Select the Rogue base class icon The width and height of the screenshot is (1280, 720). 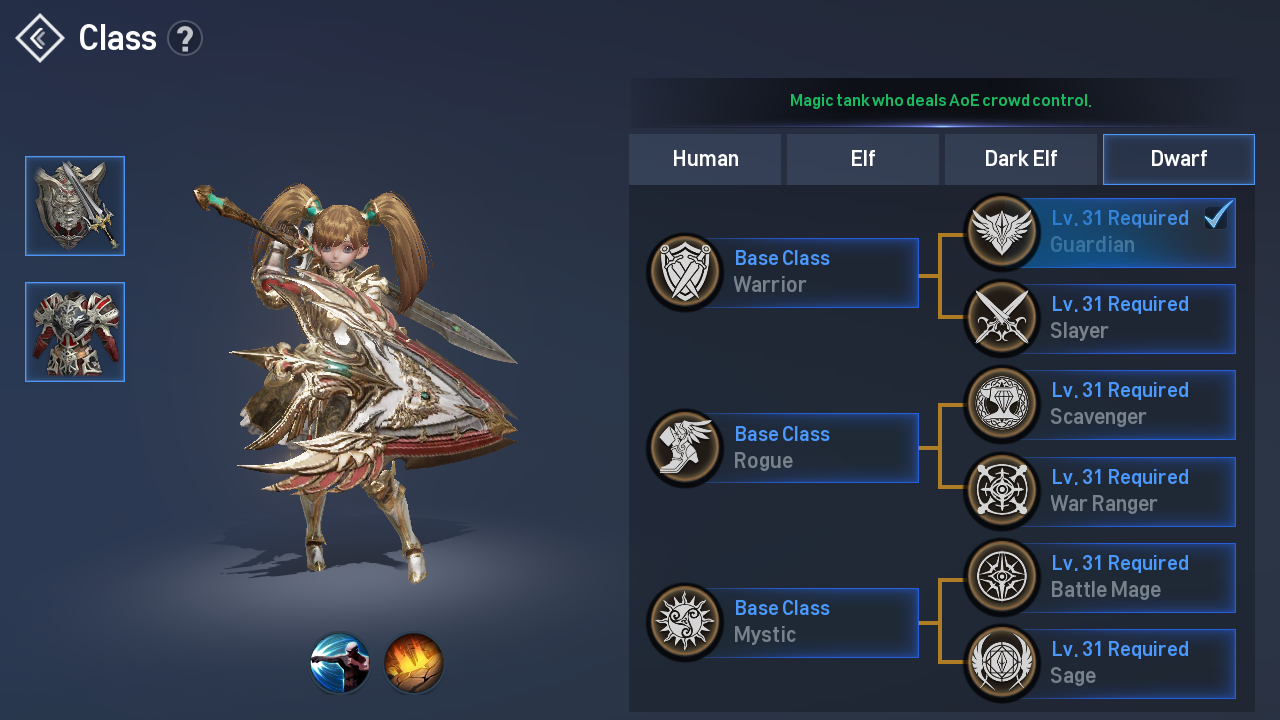pyautogui.click(x=685, y=447)
